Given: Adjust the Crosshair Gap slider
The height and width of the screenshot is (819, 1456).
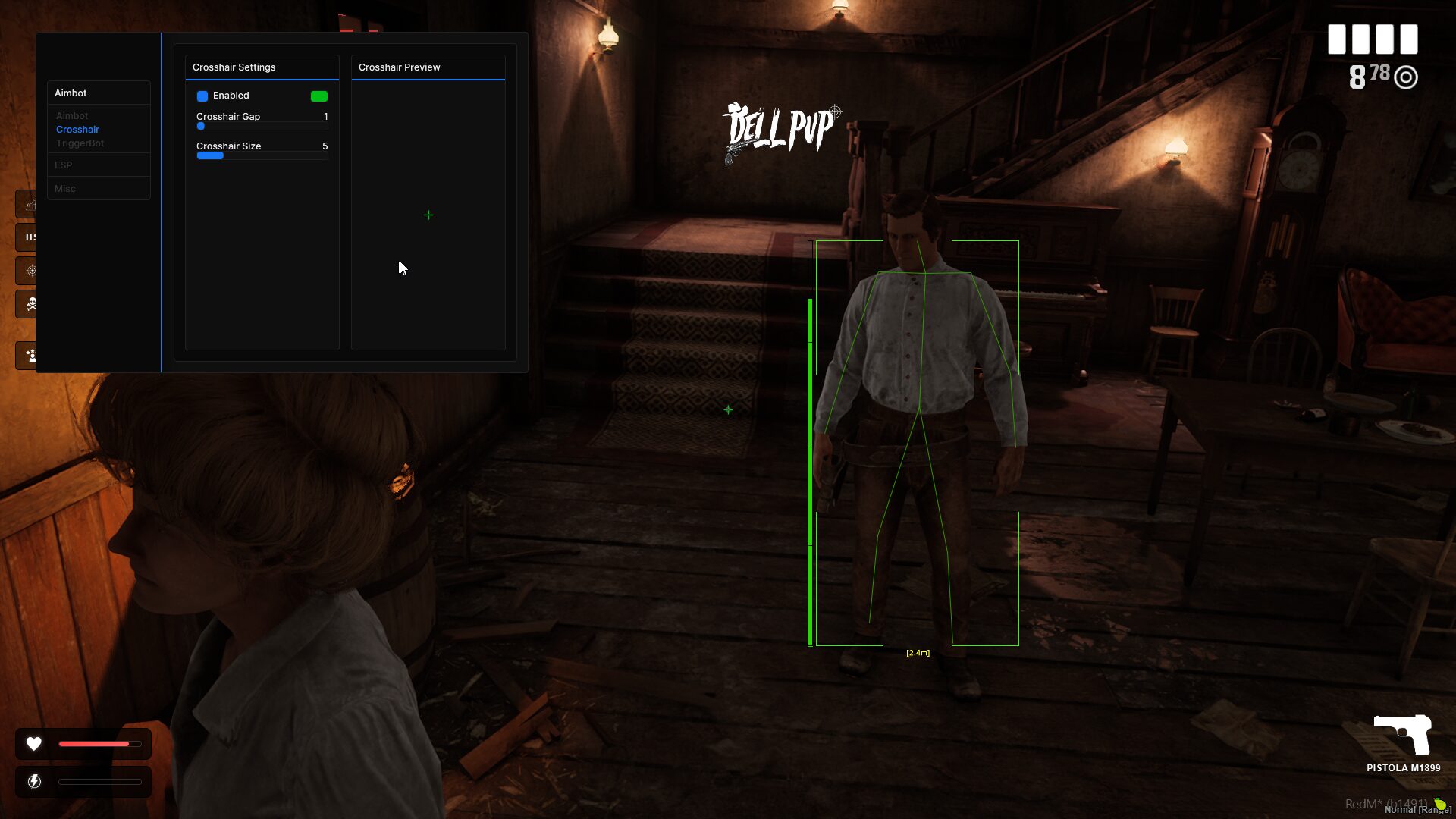Looking at the screenshot, I should (x=262, y=127).
